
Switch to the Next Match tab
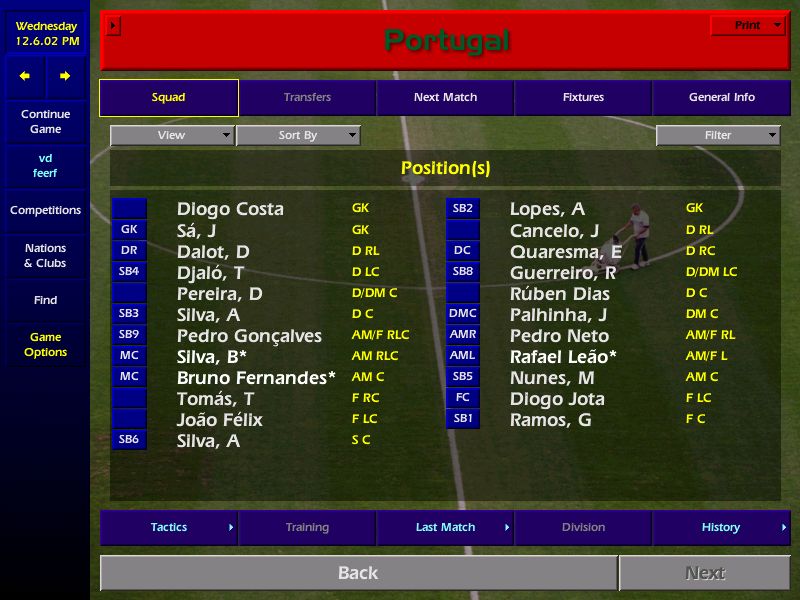[x=445, y=98]
